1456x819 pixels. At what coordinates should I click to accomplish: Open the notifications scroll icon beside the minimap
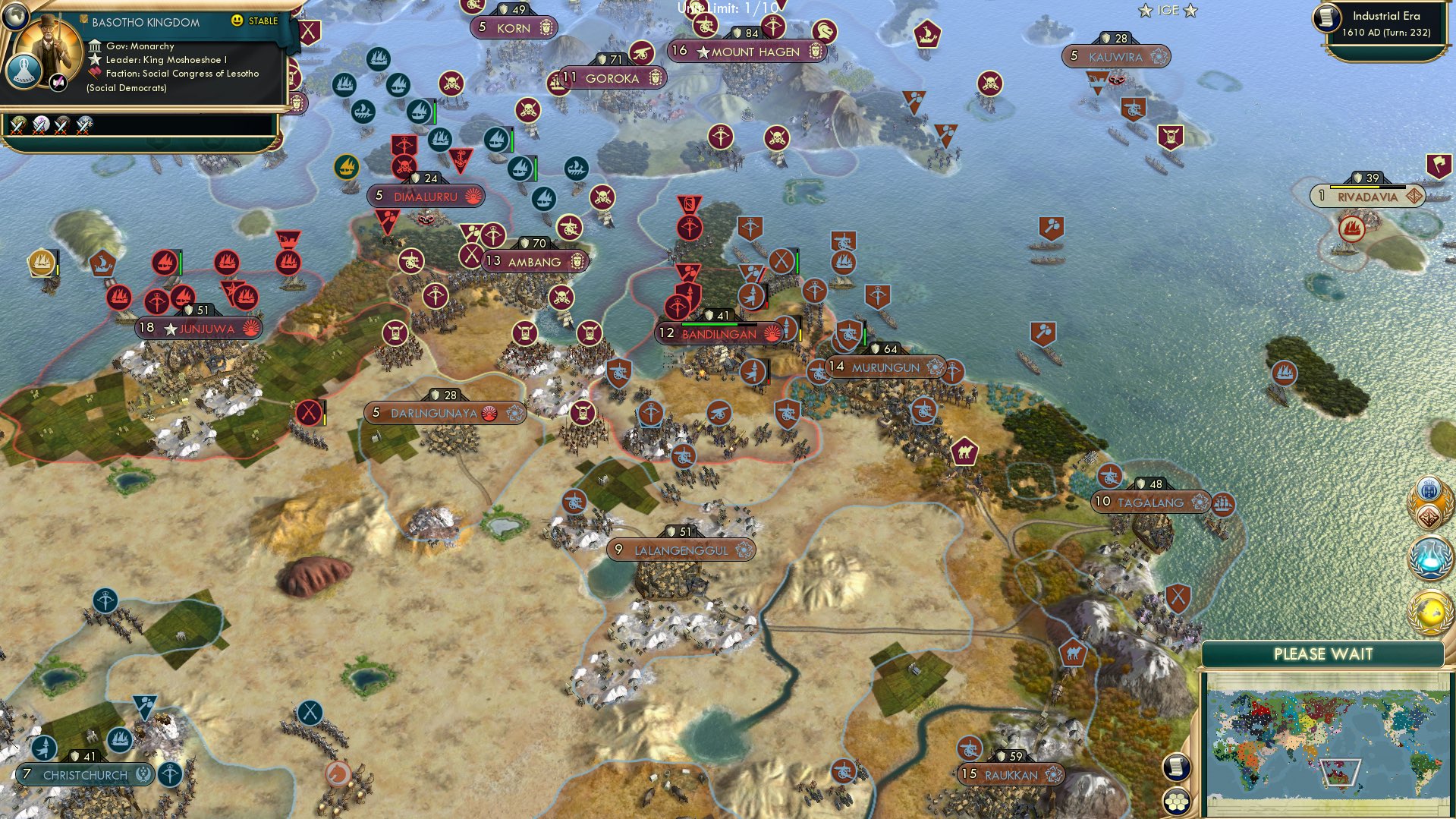[1177, 766]
